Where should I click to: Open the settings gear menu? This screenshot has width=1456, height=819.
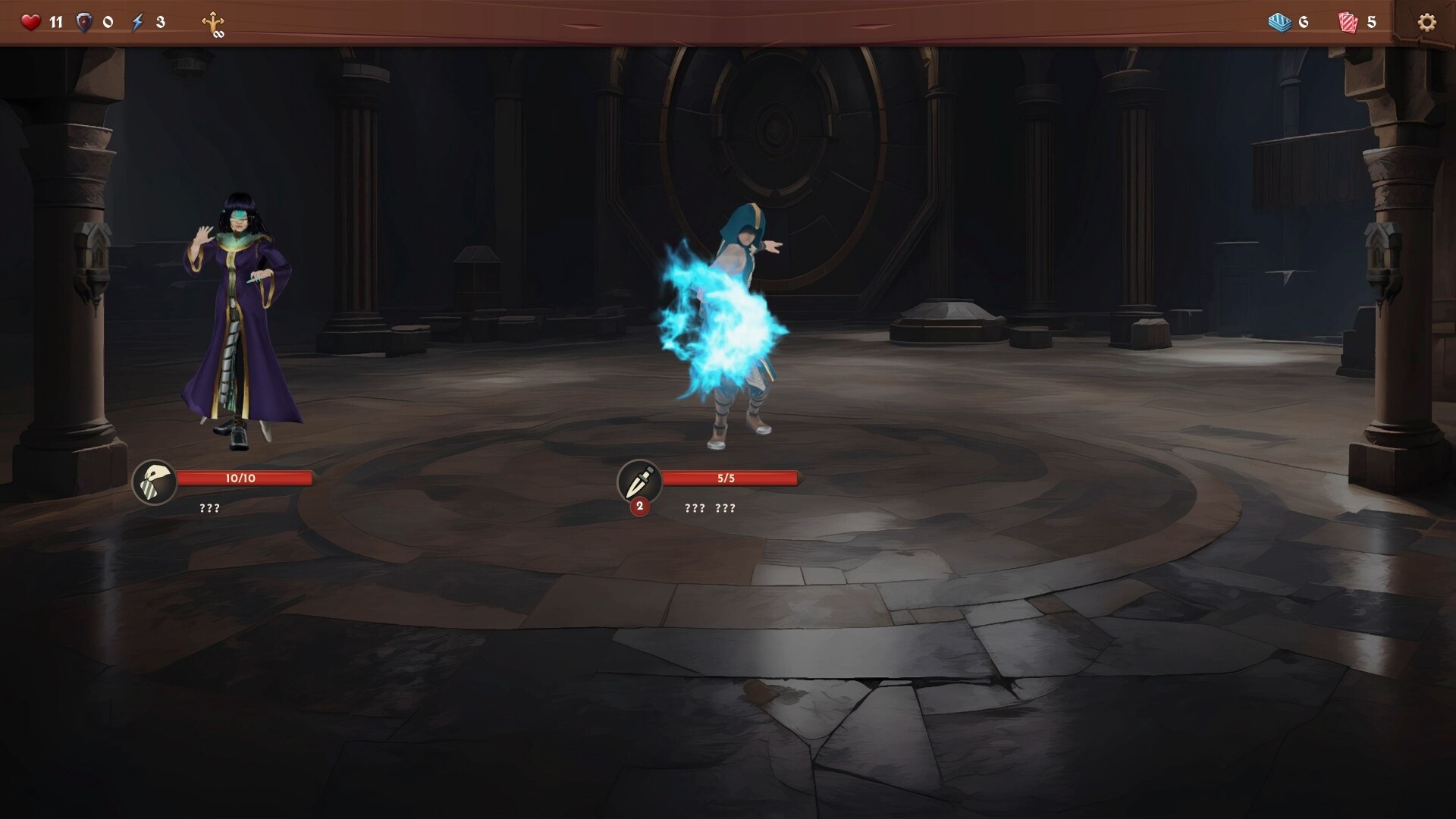(x=1429, y=22)
